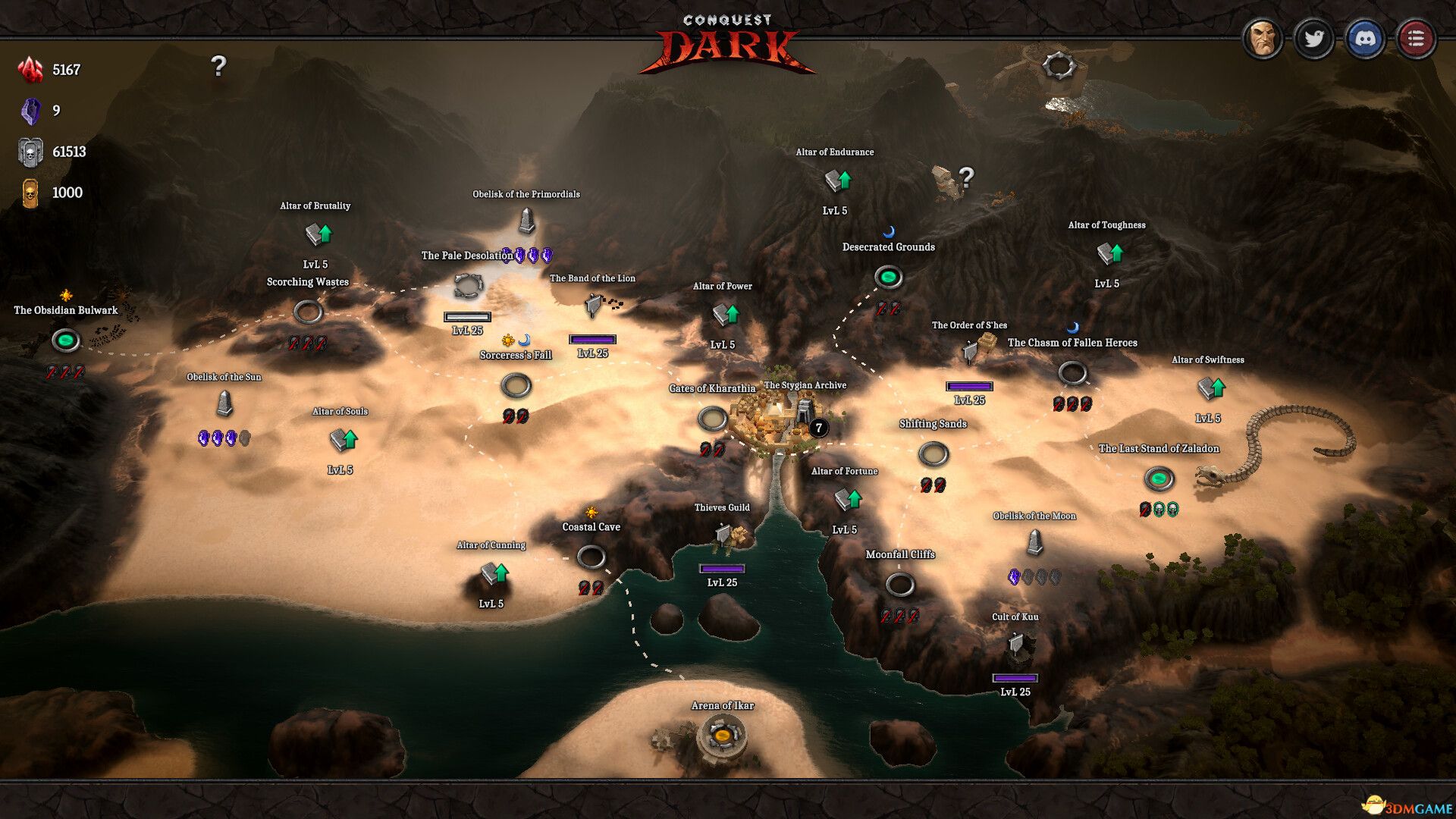Click the number 7 badge at Gates of Kharathia
The image size is (1456, 819).
pos(820,427)
